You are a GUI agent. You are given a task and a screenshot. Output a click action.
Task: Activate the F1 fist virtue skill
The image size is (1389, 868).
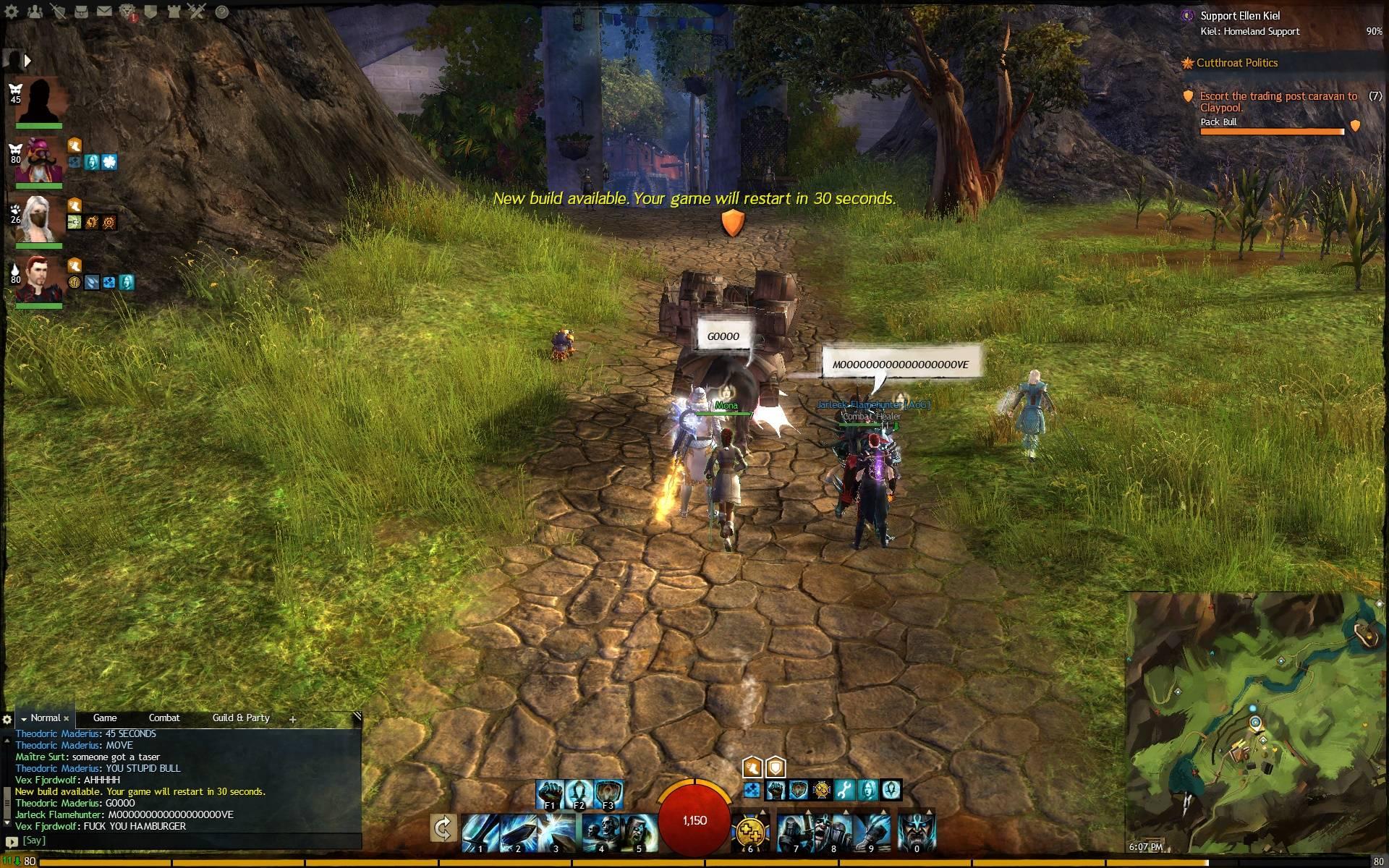(550, 793)
